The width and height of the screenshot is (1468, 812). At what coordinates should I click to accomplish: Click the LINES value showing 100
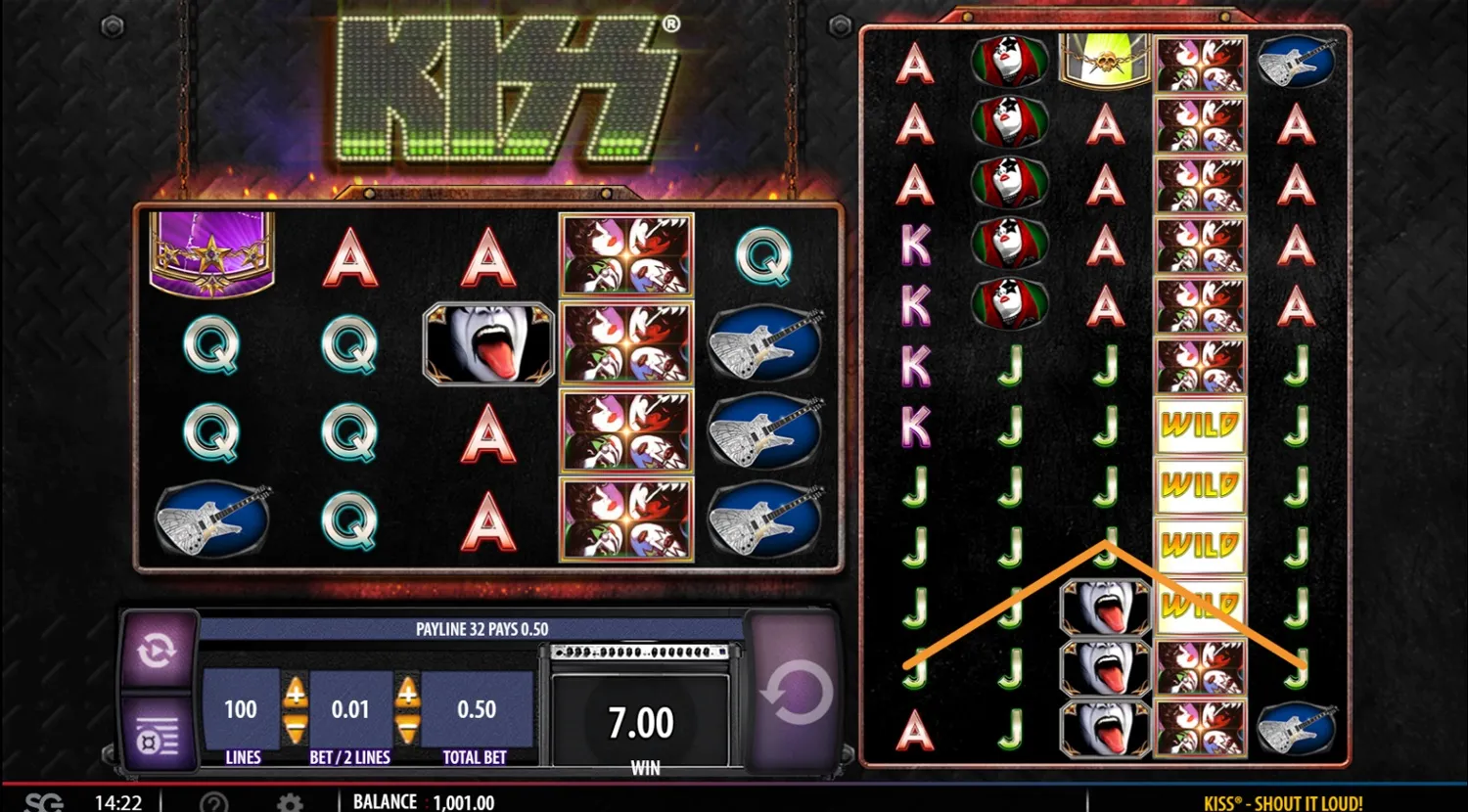point(240,708)
